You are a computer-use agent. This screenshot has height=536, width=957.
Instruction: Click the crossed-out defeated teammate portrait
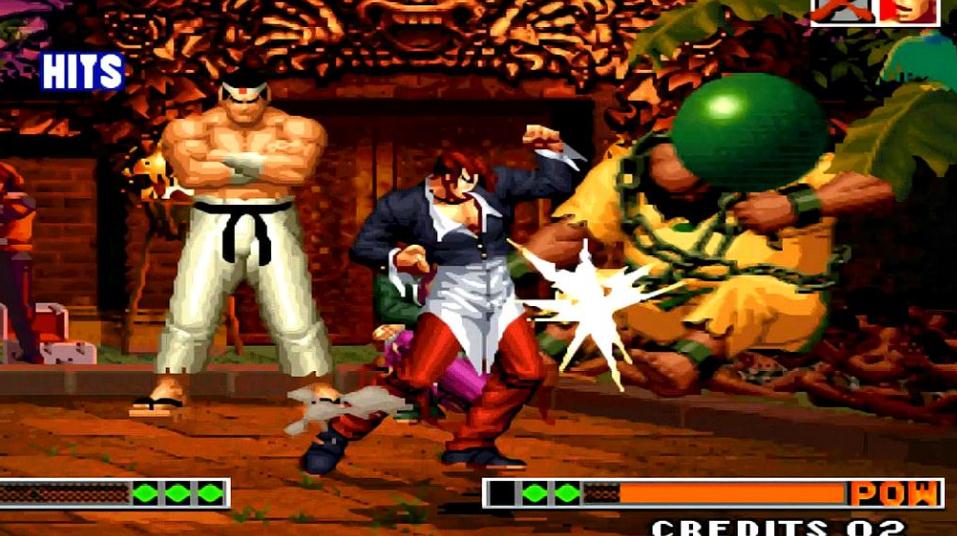click(842, 11)
